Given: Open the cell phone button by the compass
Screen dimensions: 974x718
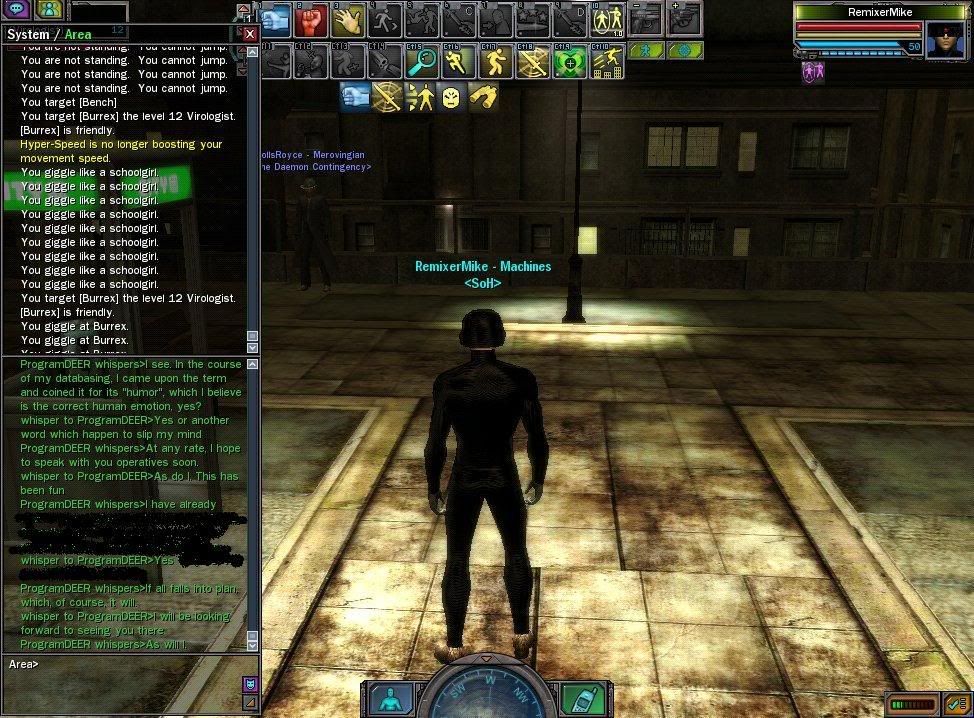Looking at the screenshot, I should (581, 698).
